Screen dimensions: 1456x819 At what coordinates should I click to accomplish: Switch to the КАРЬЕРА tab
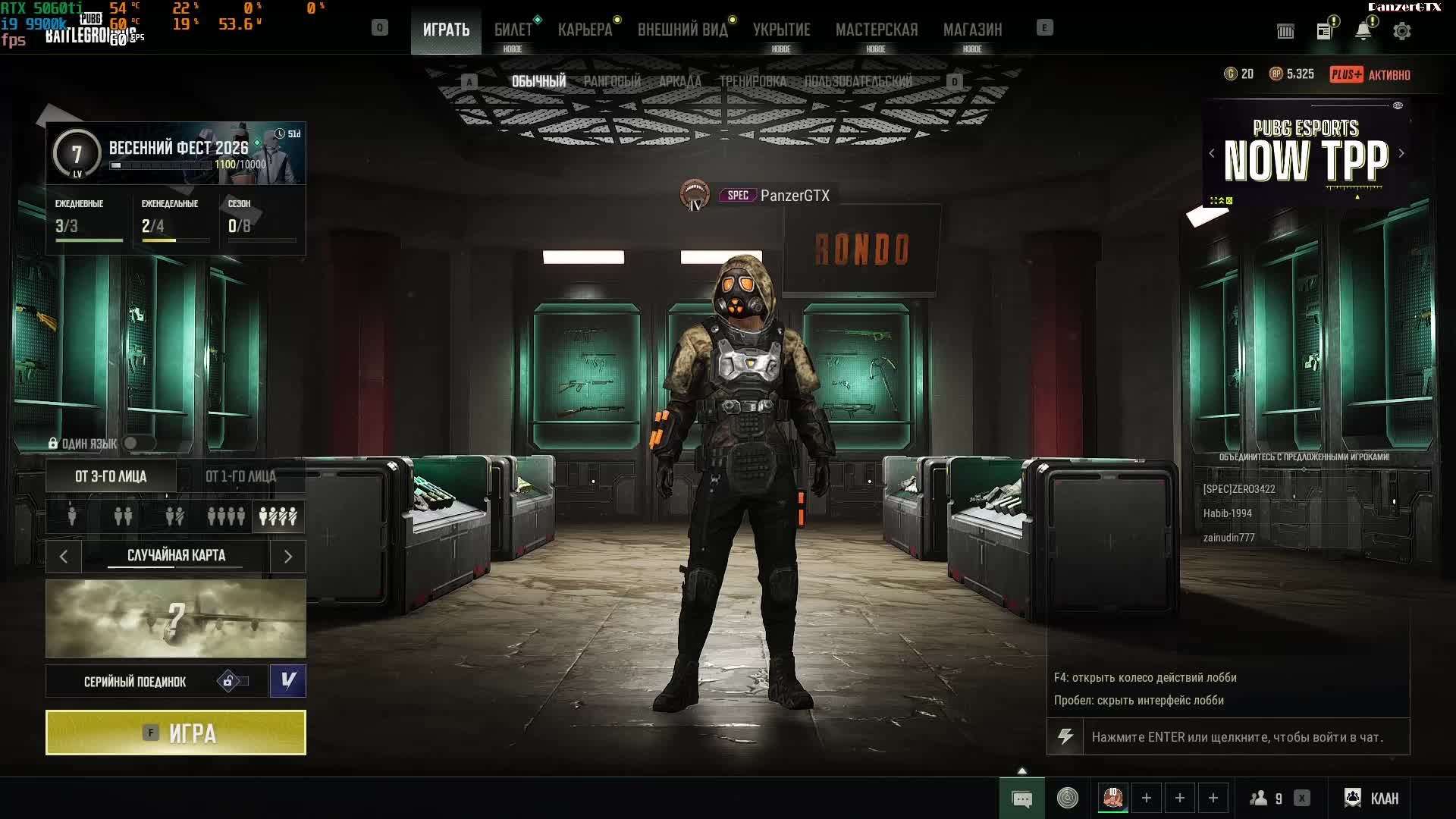coord(585,30)
